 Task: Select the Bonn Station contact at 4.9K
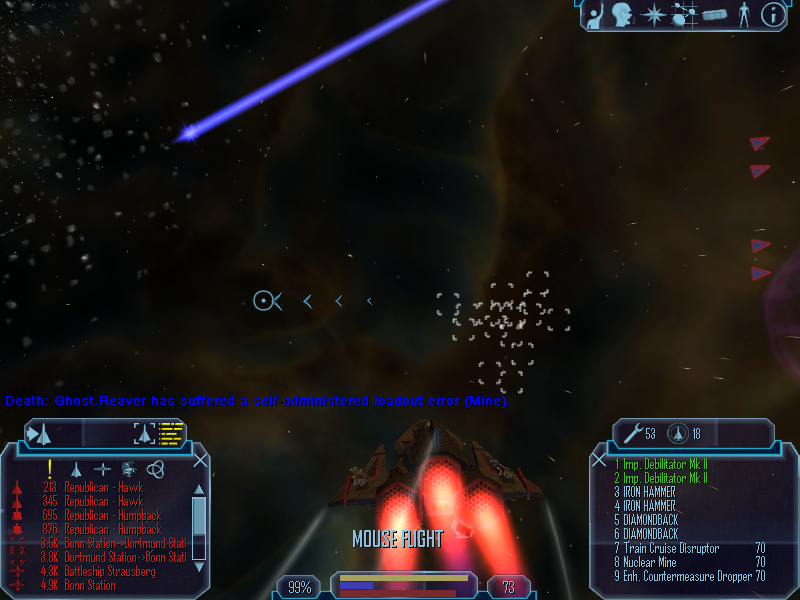click(89, 585)
